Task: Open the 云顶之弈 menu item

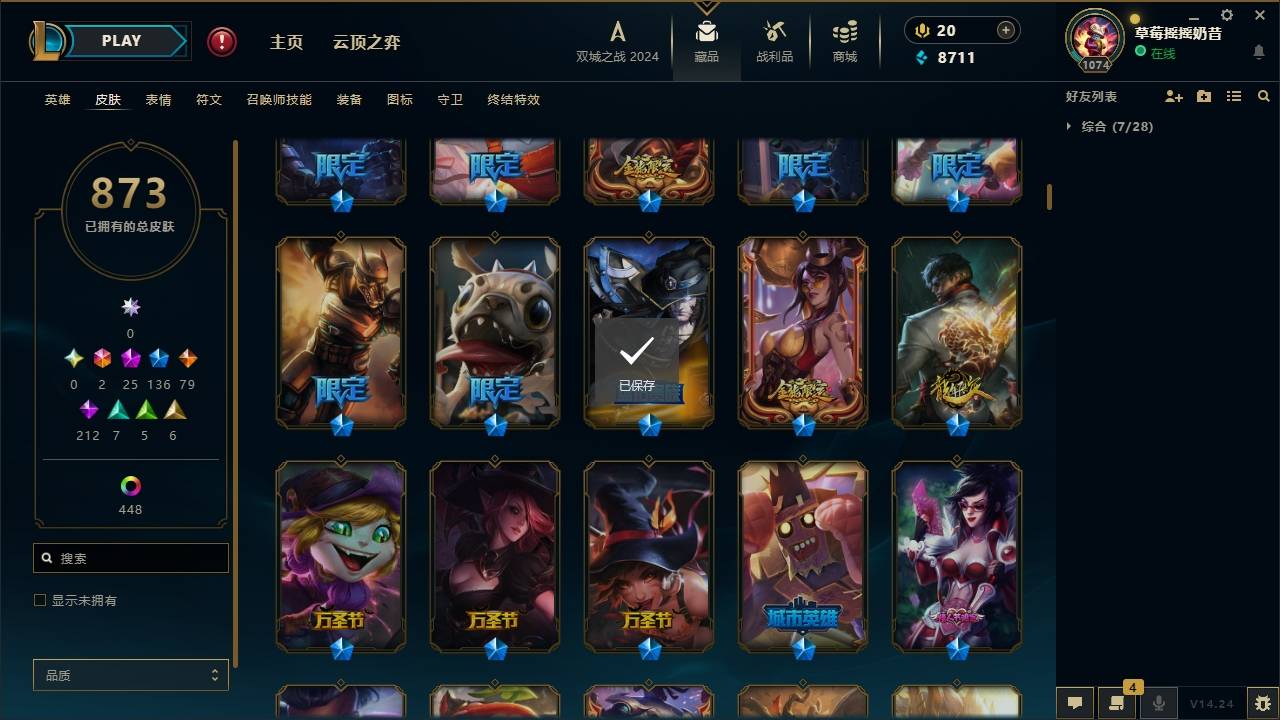Action: [367, 42]
